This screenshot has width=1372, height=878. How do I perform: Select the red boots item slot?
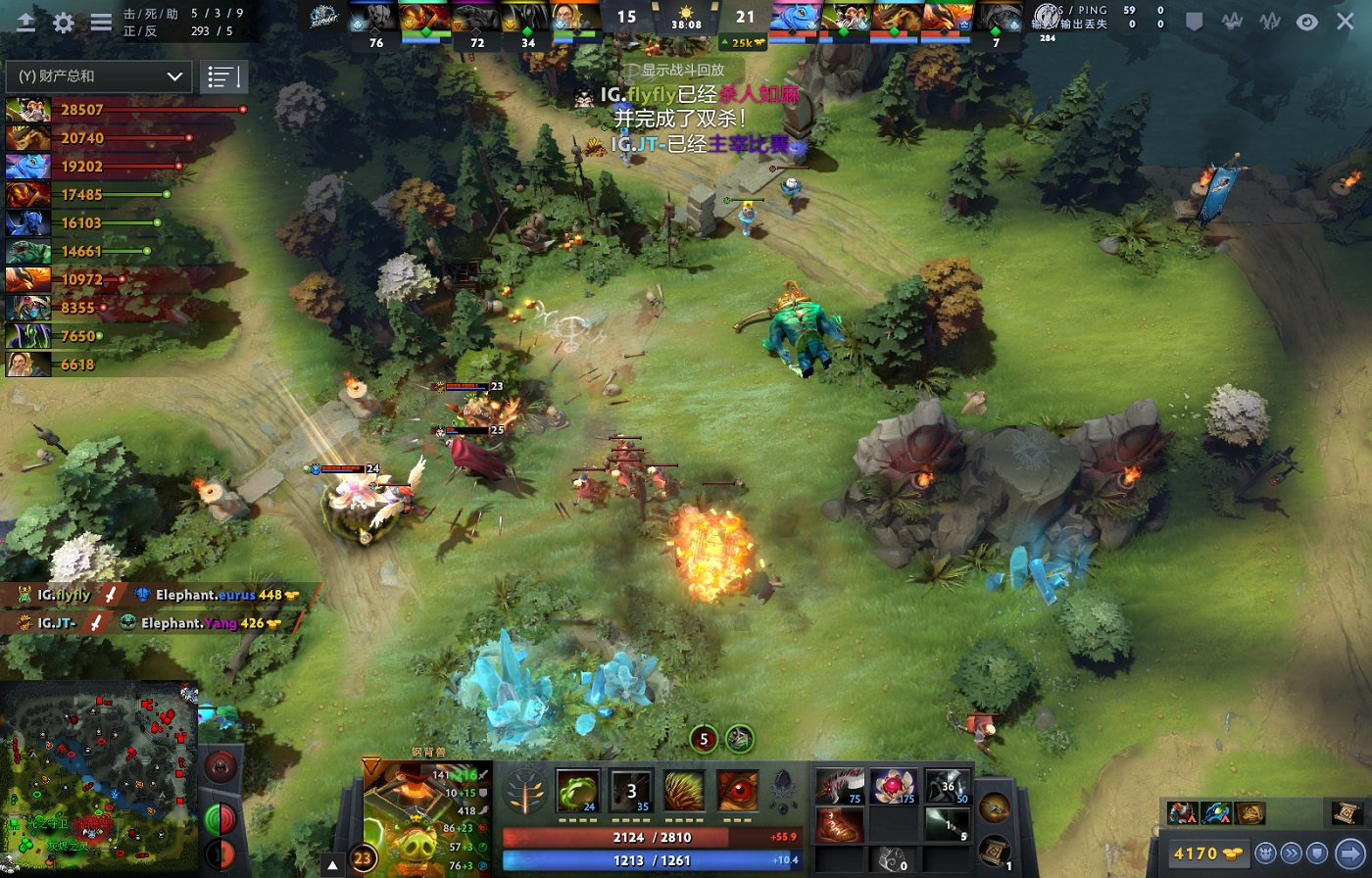click(x=840, y=825)
